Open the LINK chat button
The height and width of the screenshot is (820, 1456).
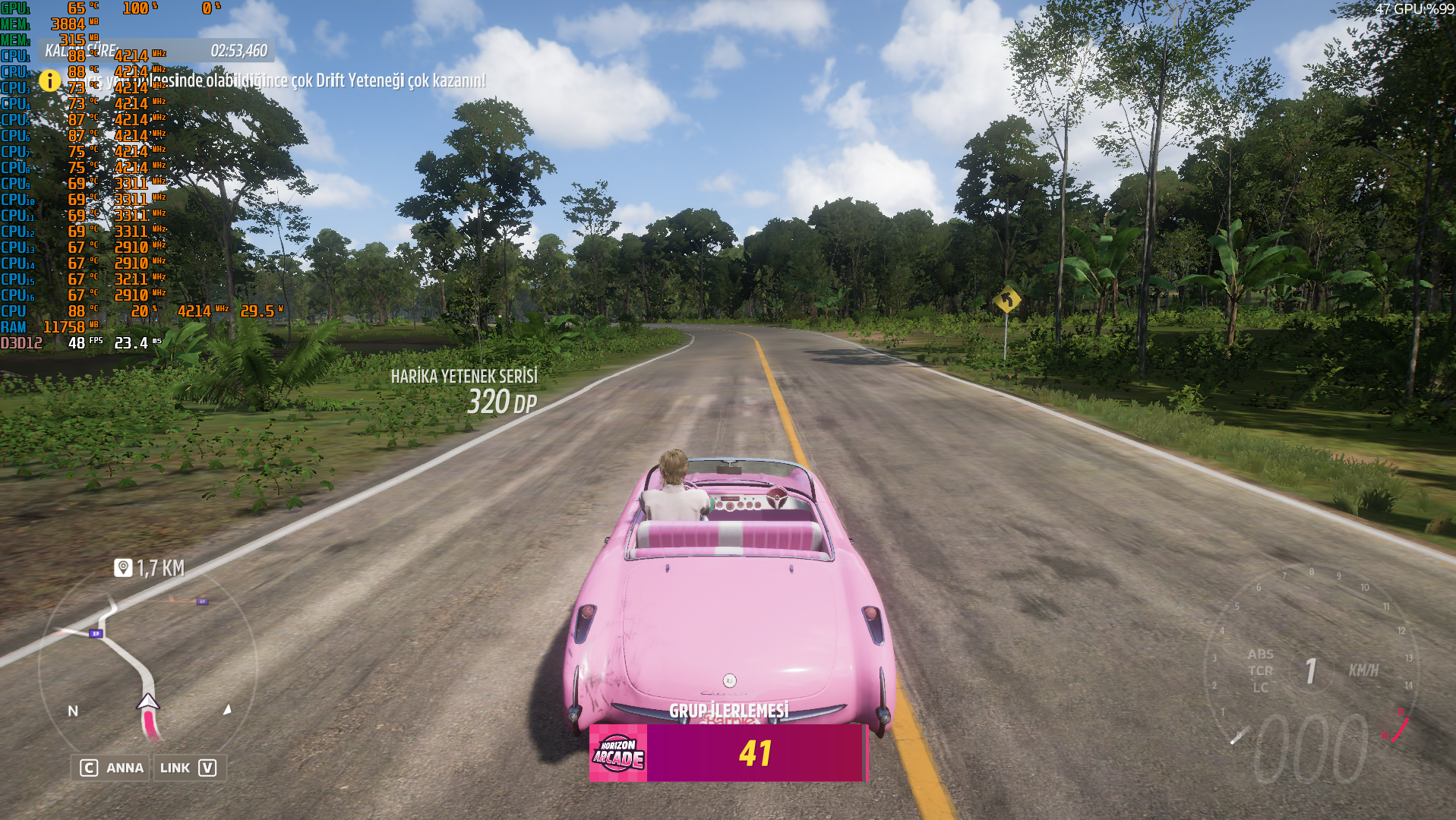(x=188, y=768)
